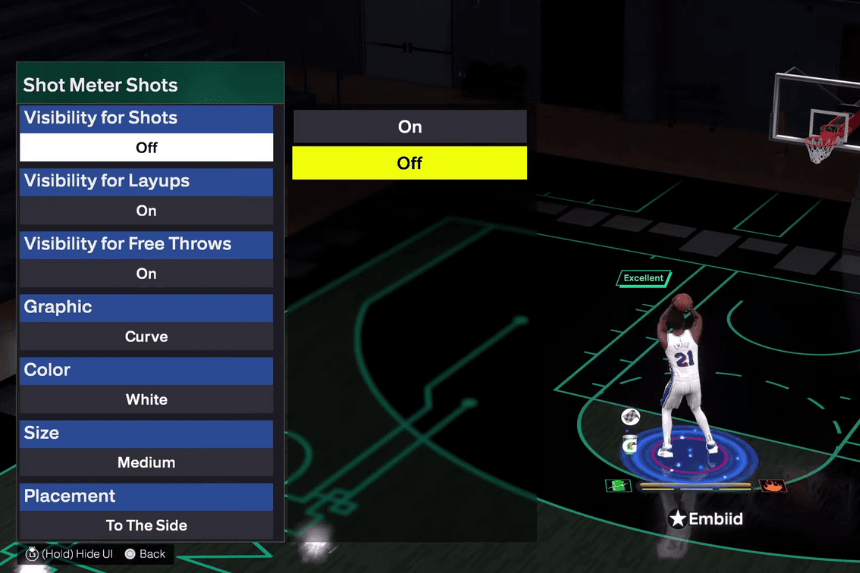Select the Visibility for Free Throws setting
Viewport: 860px width, 573px height.
coord(146,259)
